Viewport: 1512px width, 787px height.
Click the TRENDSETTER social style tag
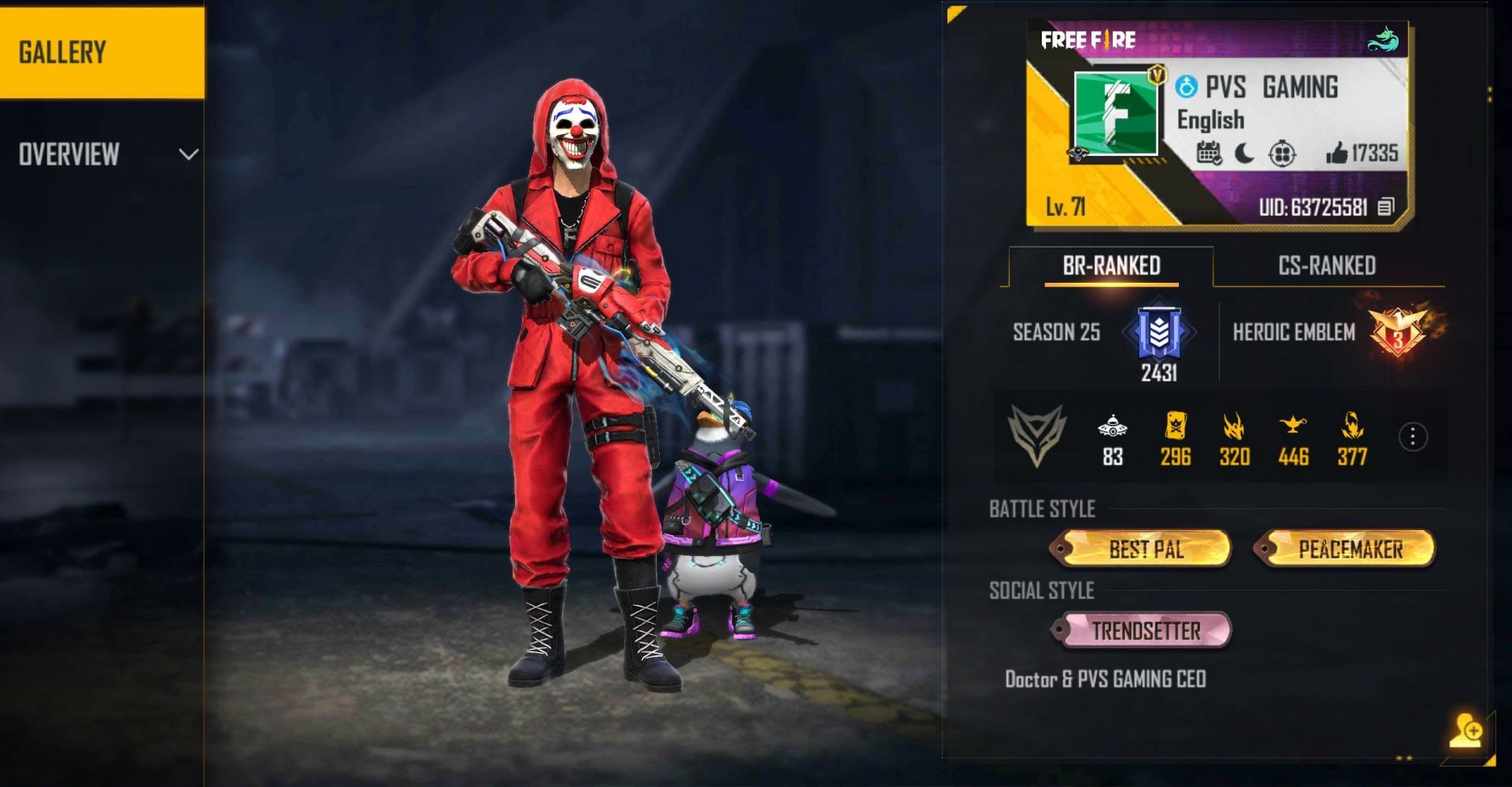coord(1142,631)
